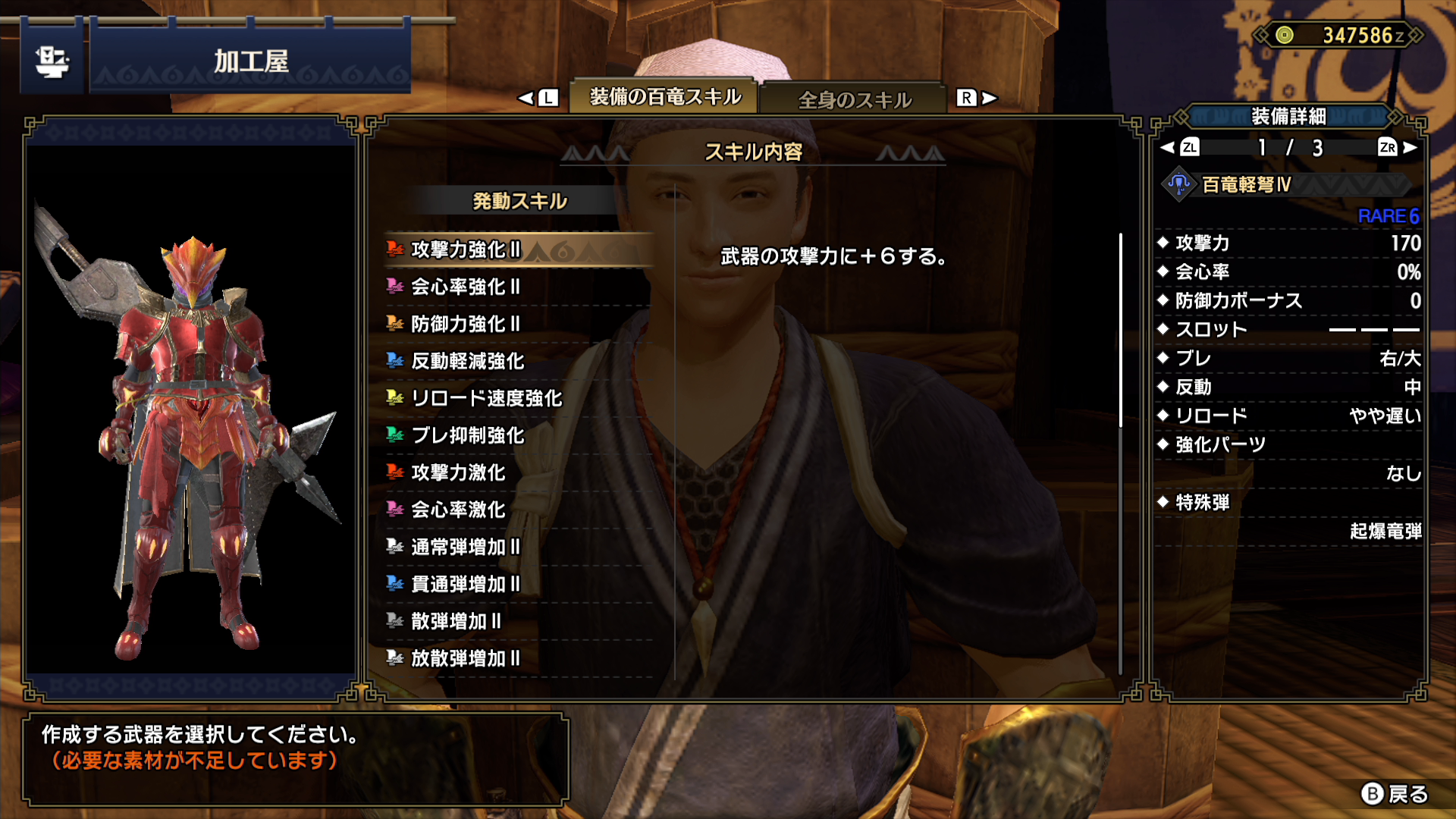Go to next equipment detail page arrow
Screen dimensions: 1456x819
pyautogui.click(x=1410, y=148)
